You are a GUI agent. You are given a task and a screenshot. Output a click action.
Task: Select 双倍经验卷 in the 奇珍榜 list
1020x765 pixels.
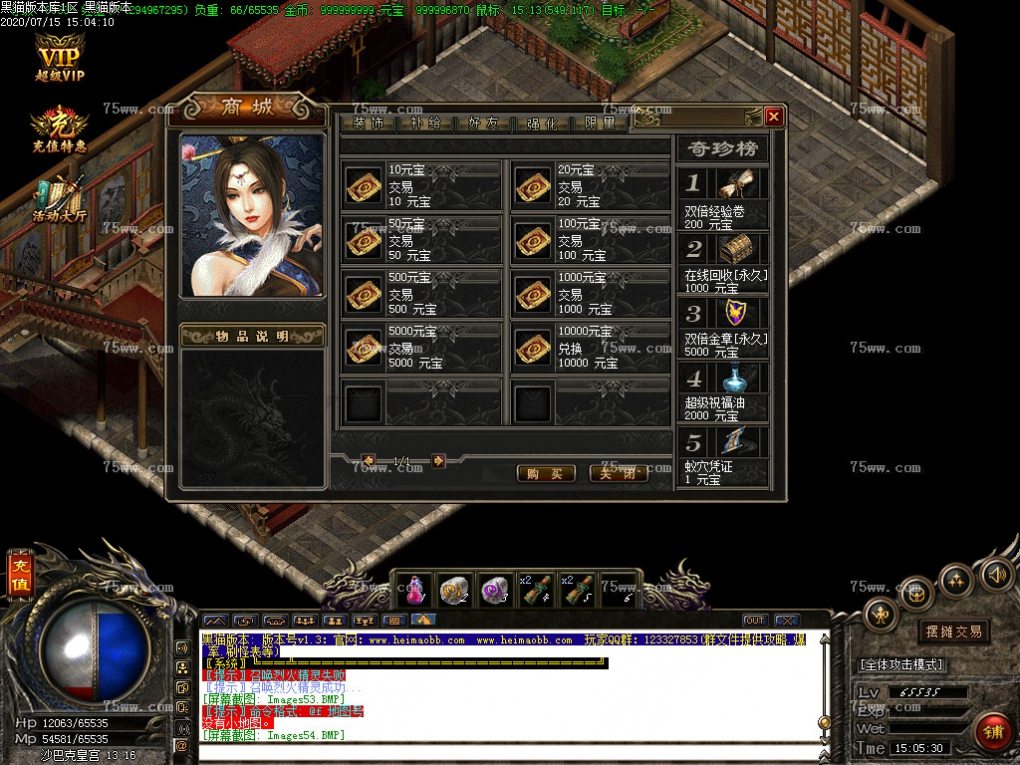click(x=723, y=199)
